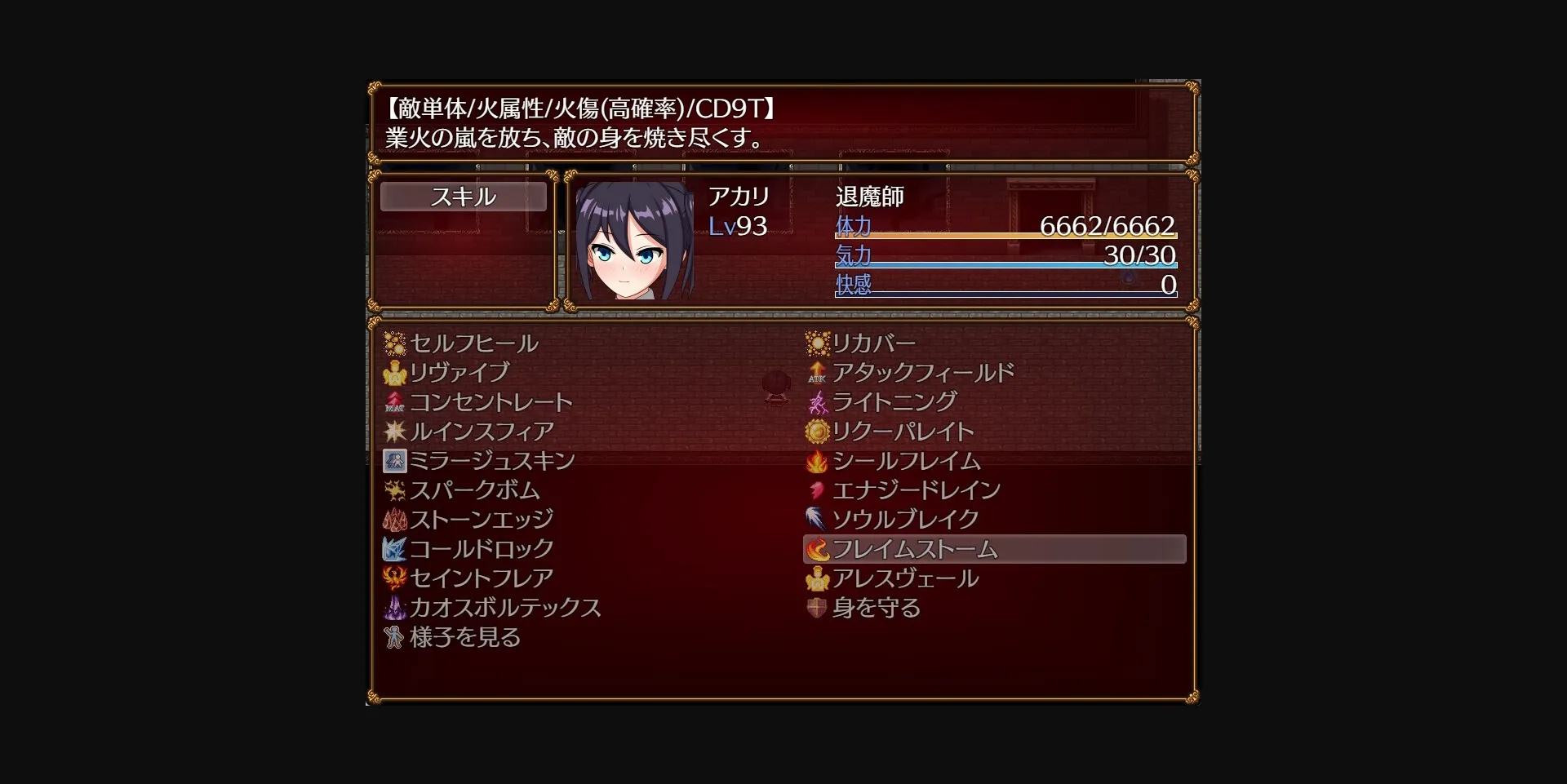Select the ライトニング lightning bolt icon
The height and width of the screenshot is (784, 1567).
tap(816, 402)
